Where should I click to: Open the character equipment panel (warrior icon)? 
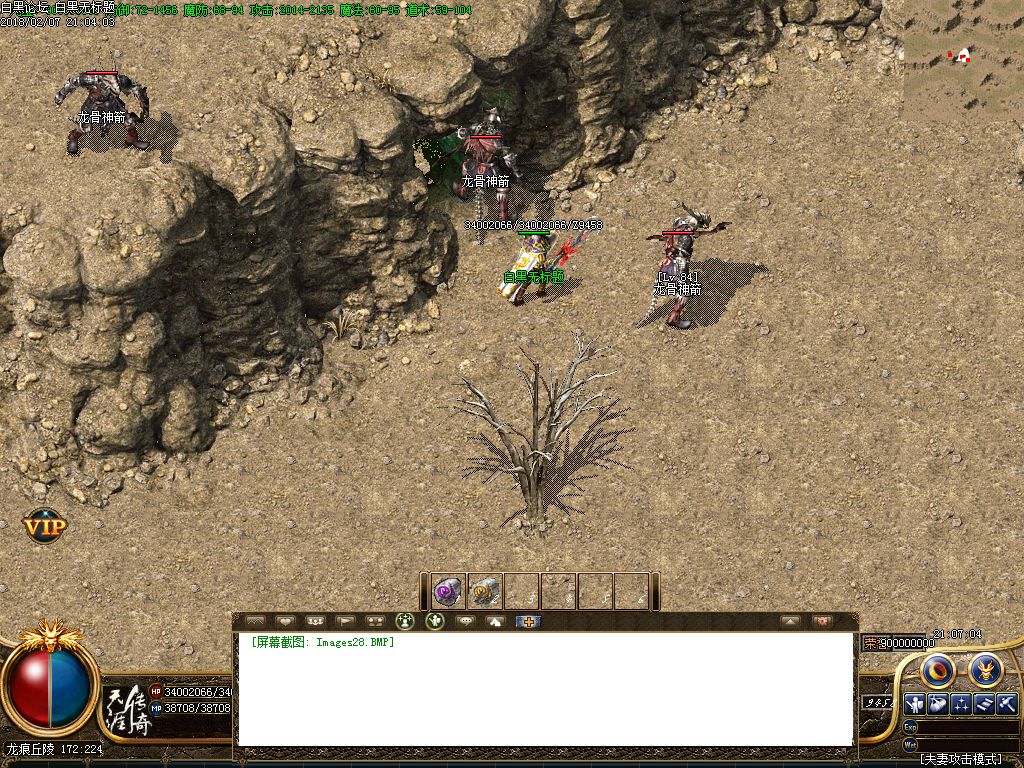914,704
